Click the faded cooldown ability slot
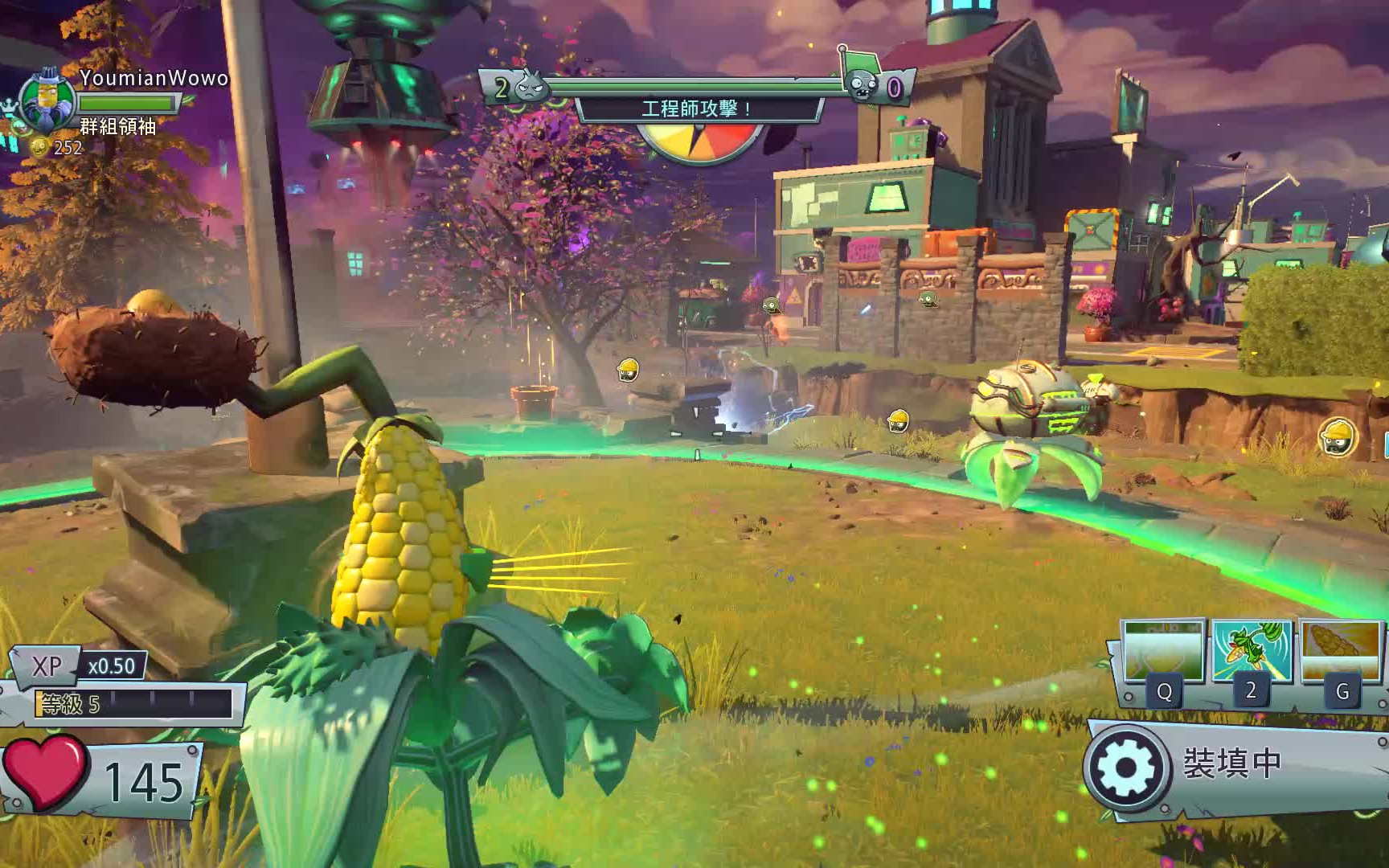The height and width of the screenshot is (868, 1389). 1162,651
